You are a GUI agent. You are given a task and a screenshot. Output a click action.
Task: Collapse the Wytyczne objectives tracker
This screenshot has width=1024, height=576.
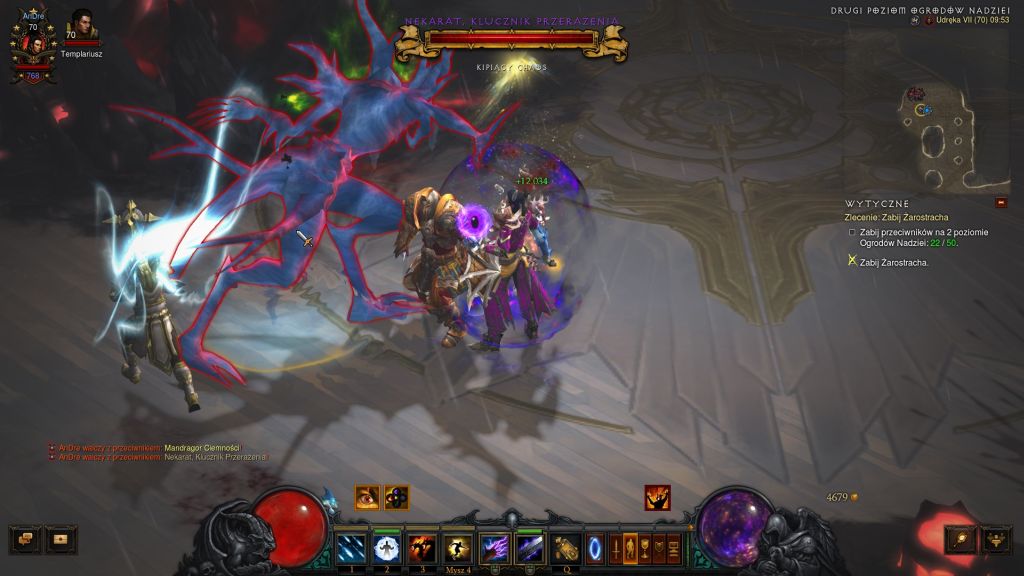point(1001,203)
